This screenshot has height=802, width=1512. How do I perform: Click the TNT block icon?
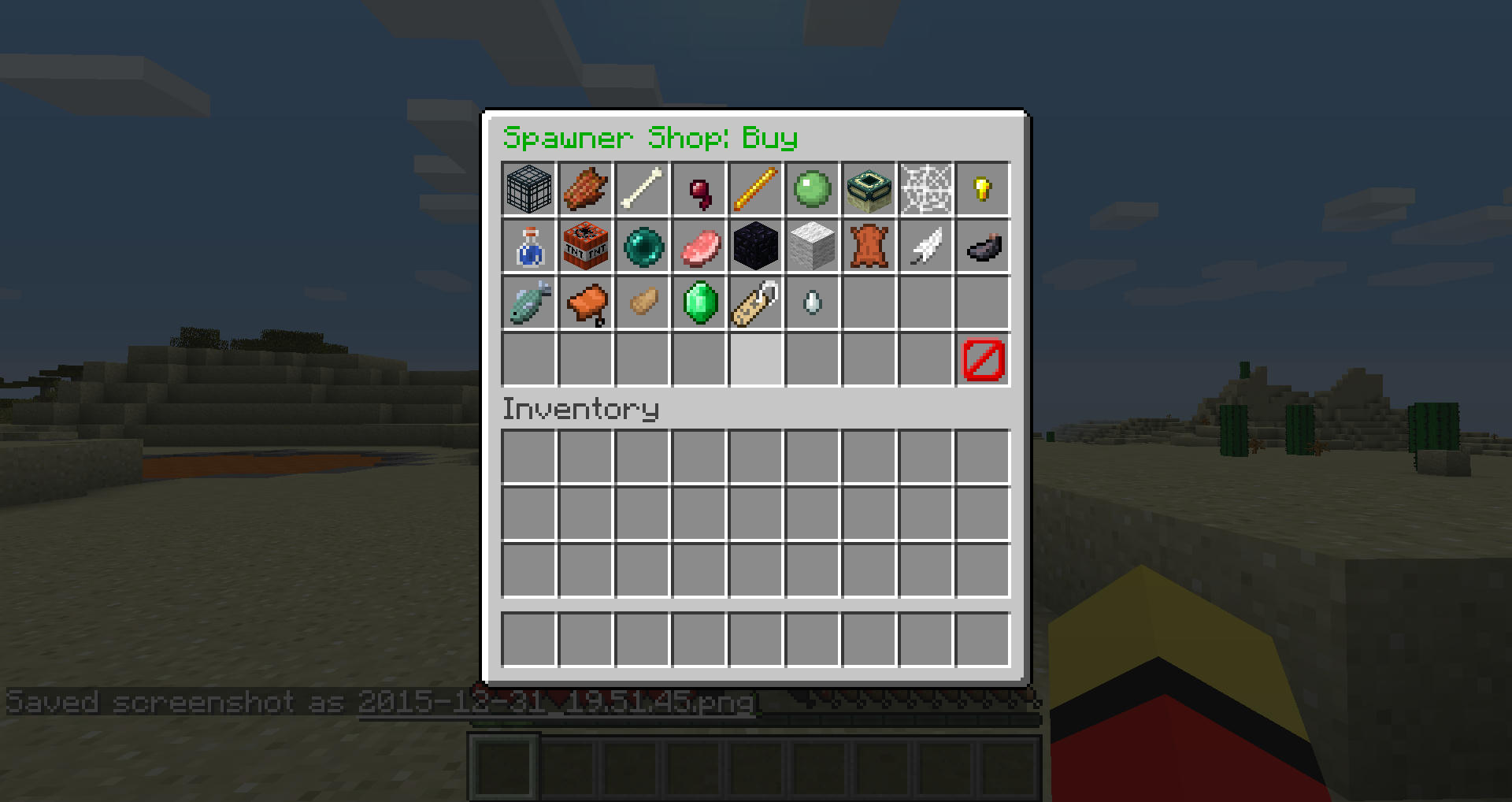click(x=586, y=246)
